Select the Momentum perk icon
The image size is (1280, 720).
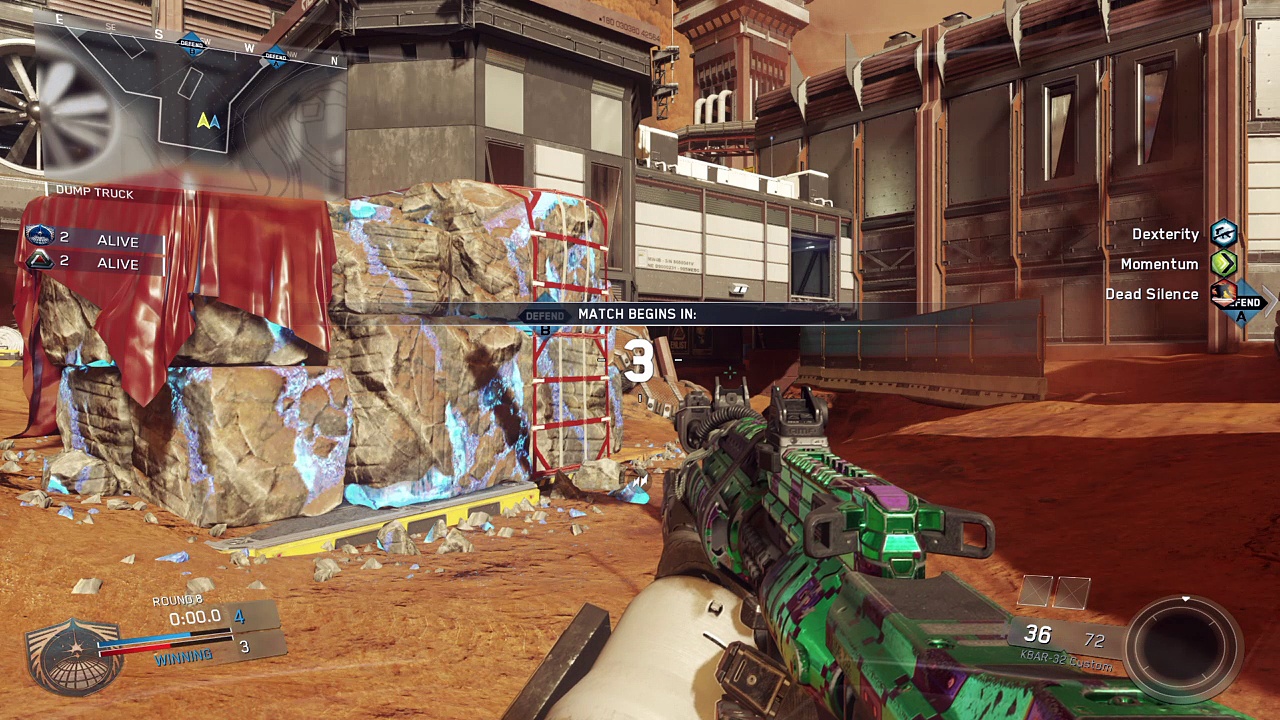(1224, 264)
